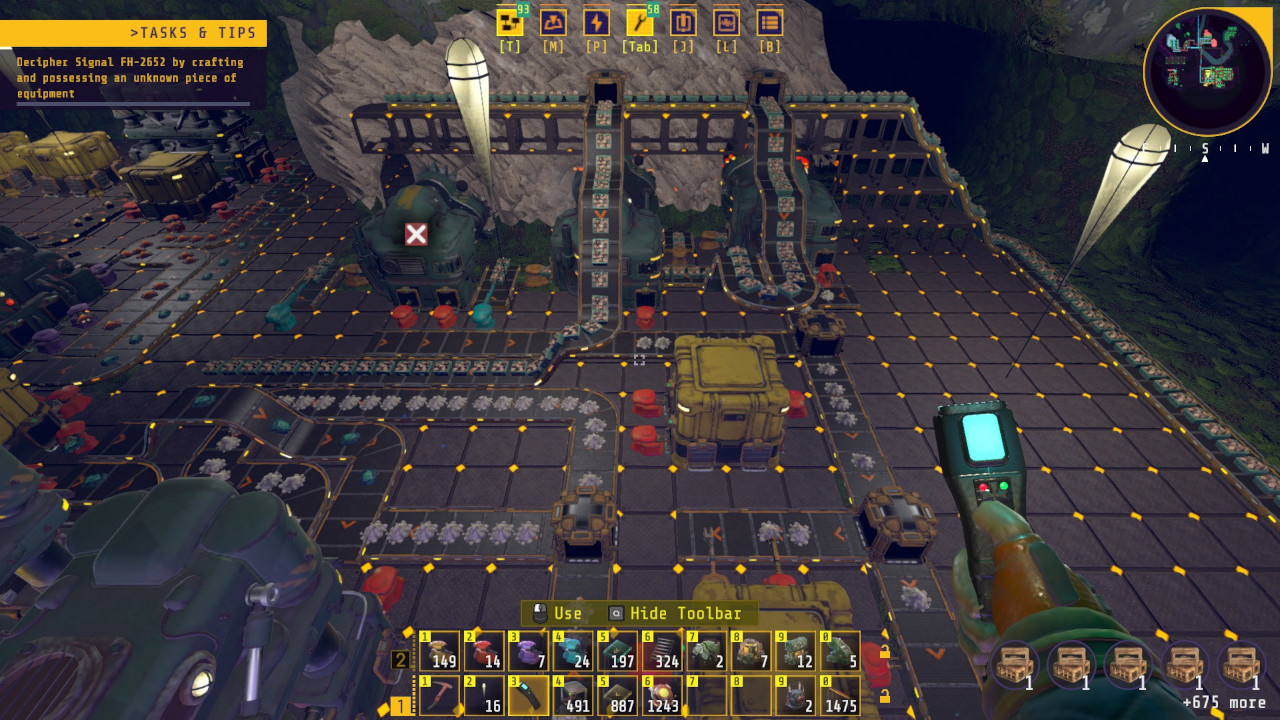
Task: Click the circular minimap
Action: pyautogui.click(x=1207, y=71)
